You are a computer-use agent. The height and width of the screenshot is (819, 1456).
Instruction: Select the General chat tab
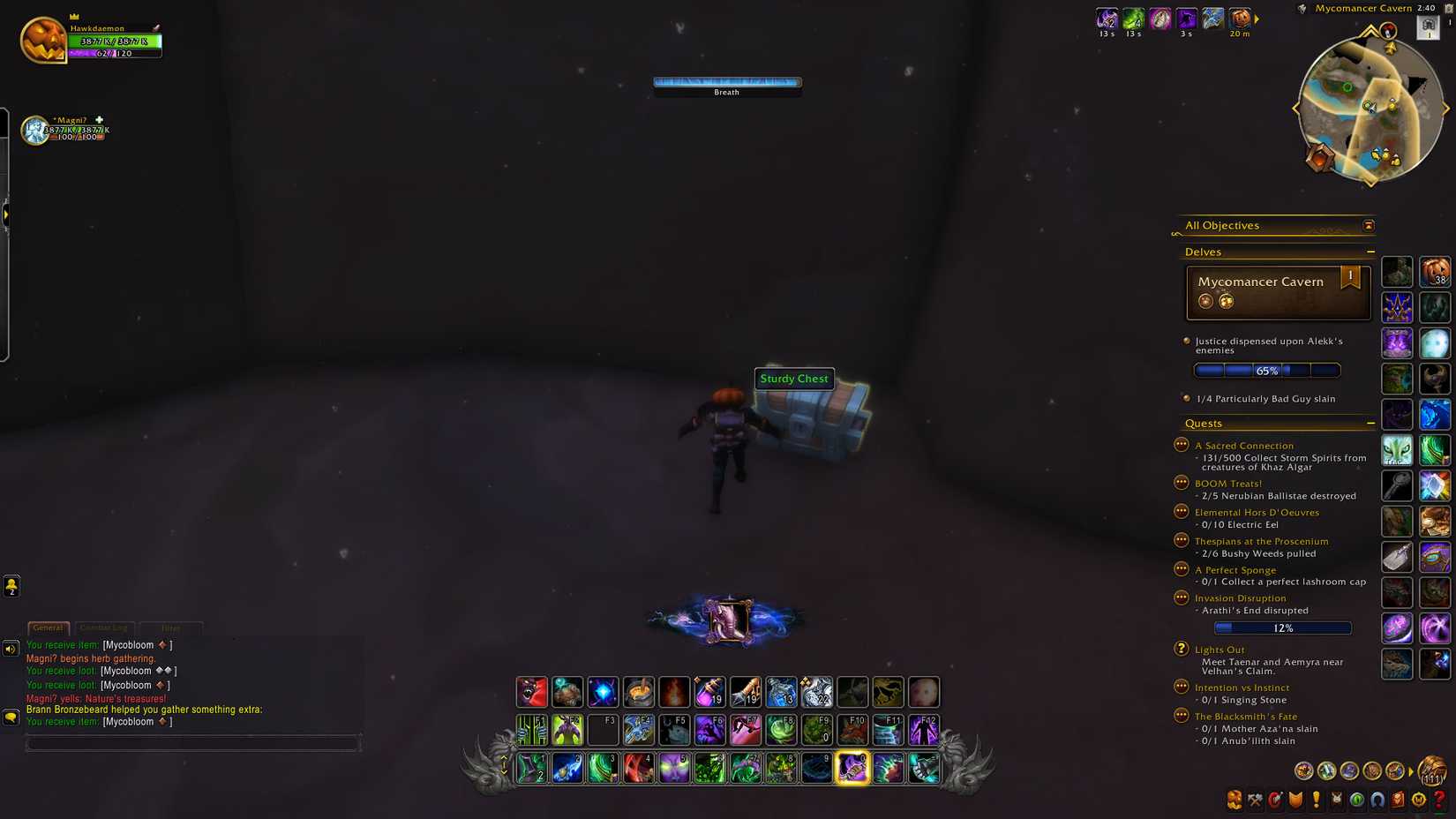coord(49,627)
